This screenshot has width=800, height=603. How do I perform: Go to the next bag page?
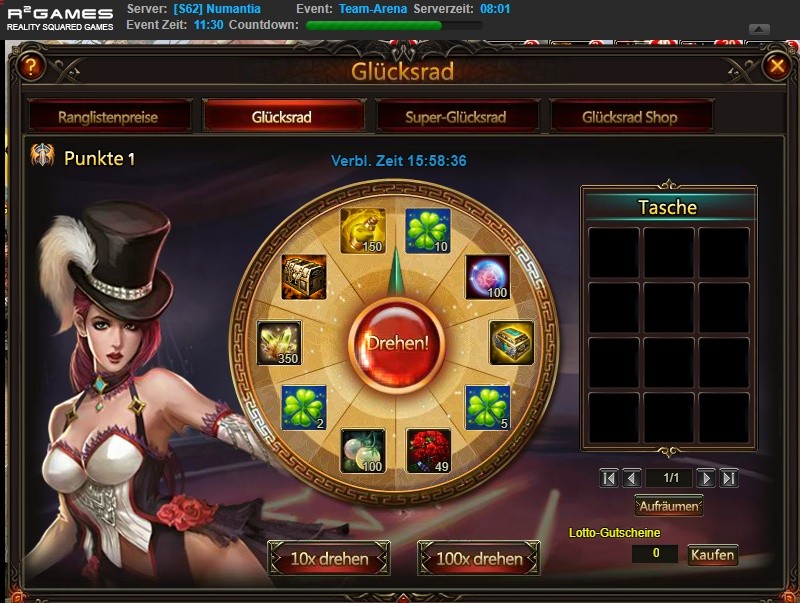706,479
